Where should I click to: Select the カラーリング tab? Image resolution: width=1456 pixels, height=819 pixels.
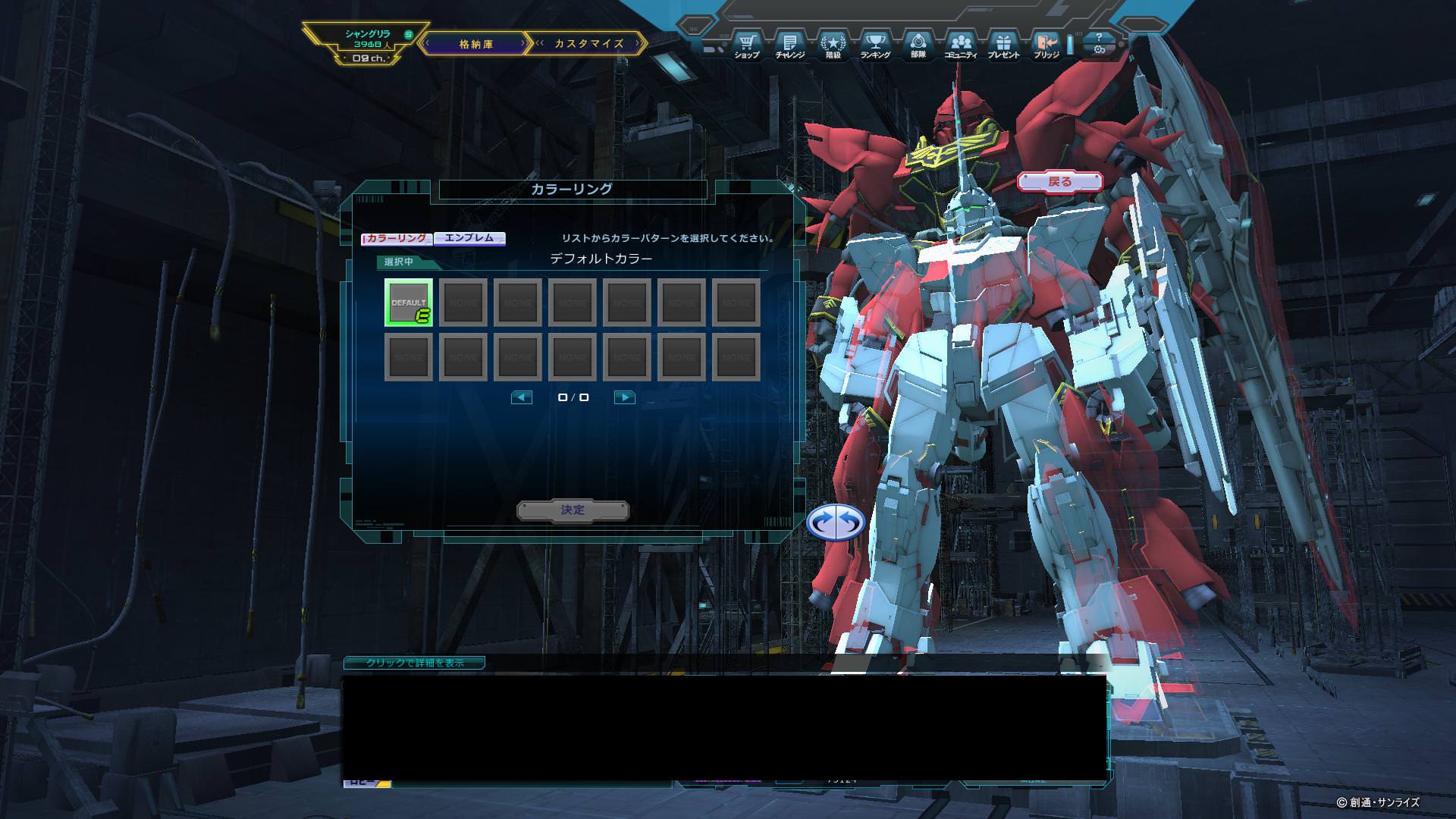[x=397, y=238]
